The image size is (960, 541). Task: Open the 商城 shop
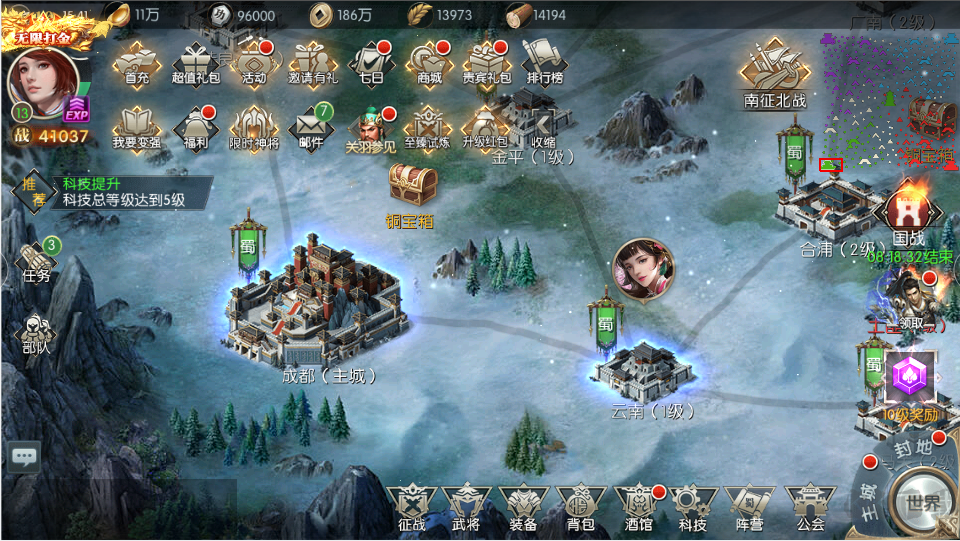click(x=429, y=62)
